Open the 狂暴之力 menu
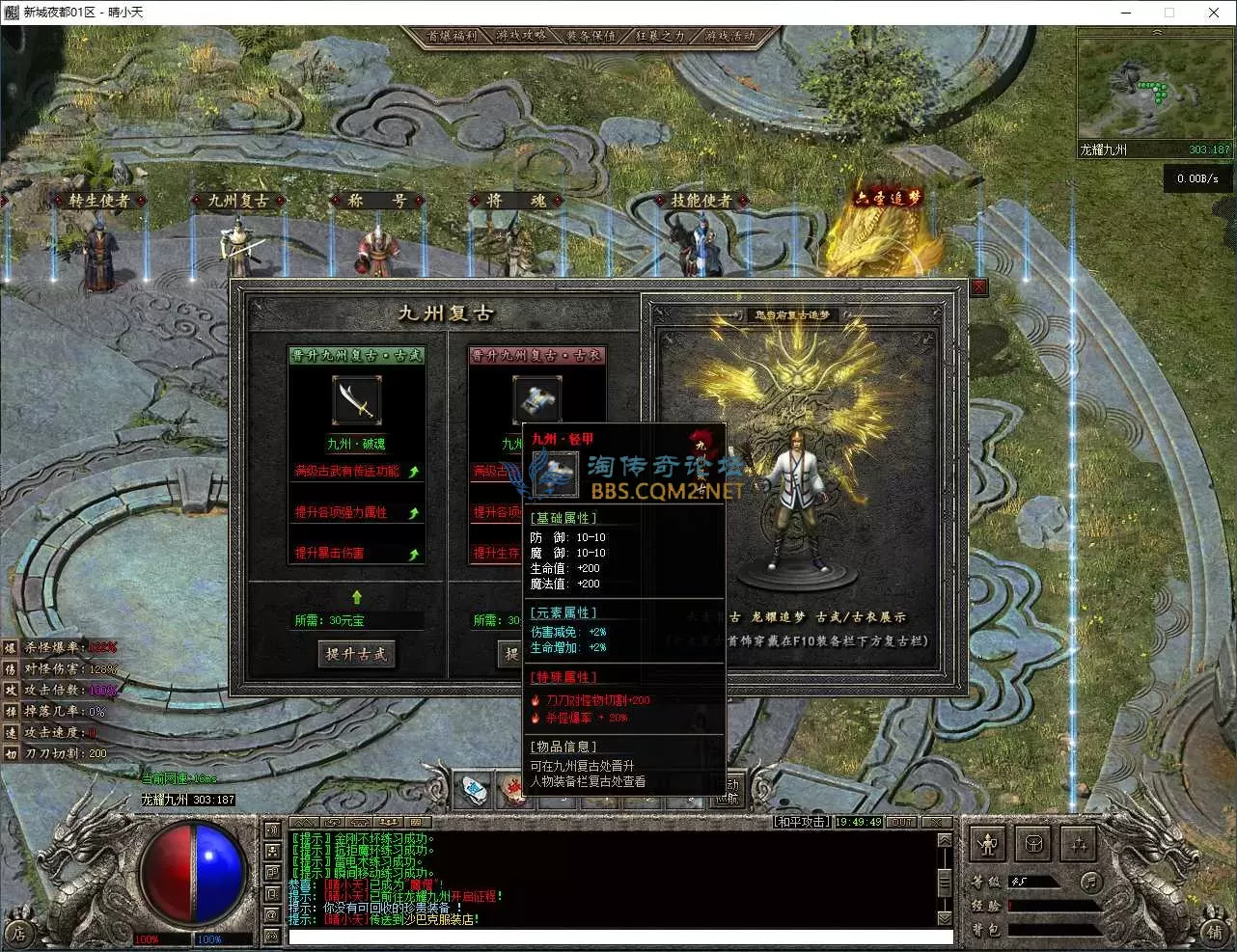Screen dimensions: 1237x952 click(660, 36)
